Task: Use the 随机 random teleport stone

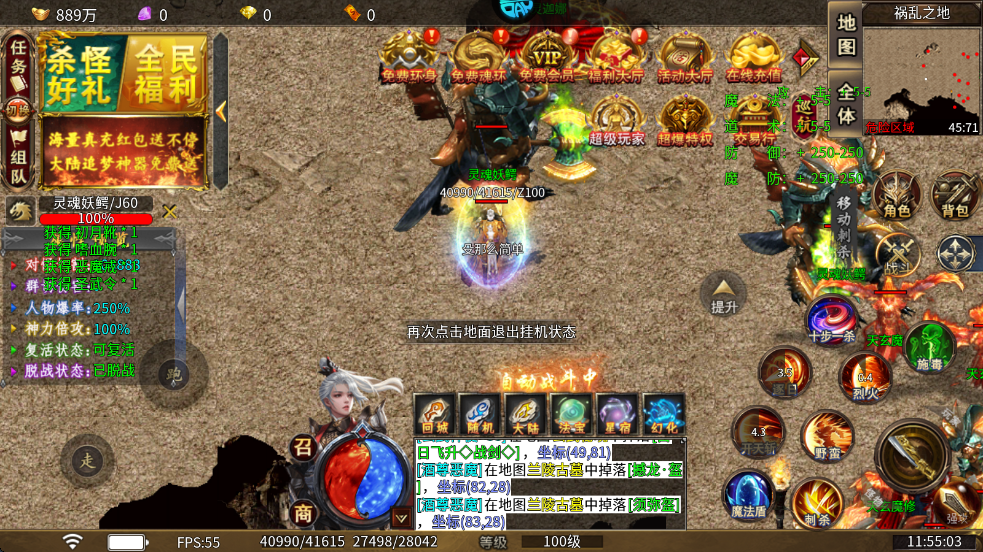Action: [479, 414]
